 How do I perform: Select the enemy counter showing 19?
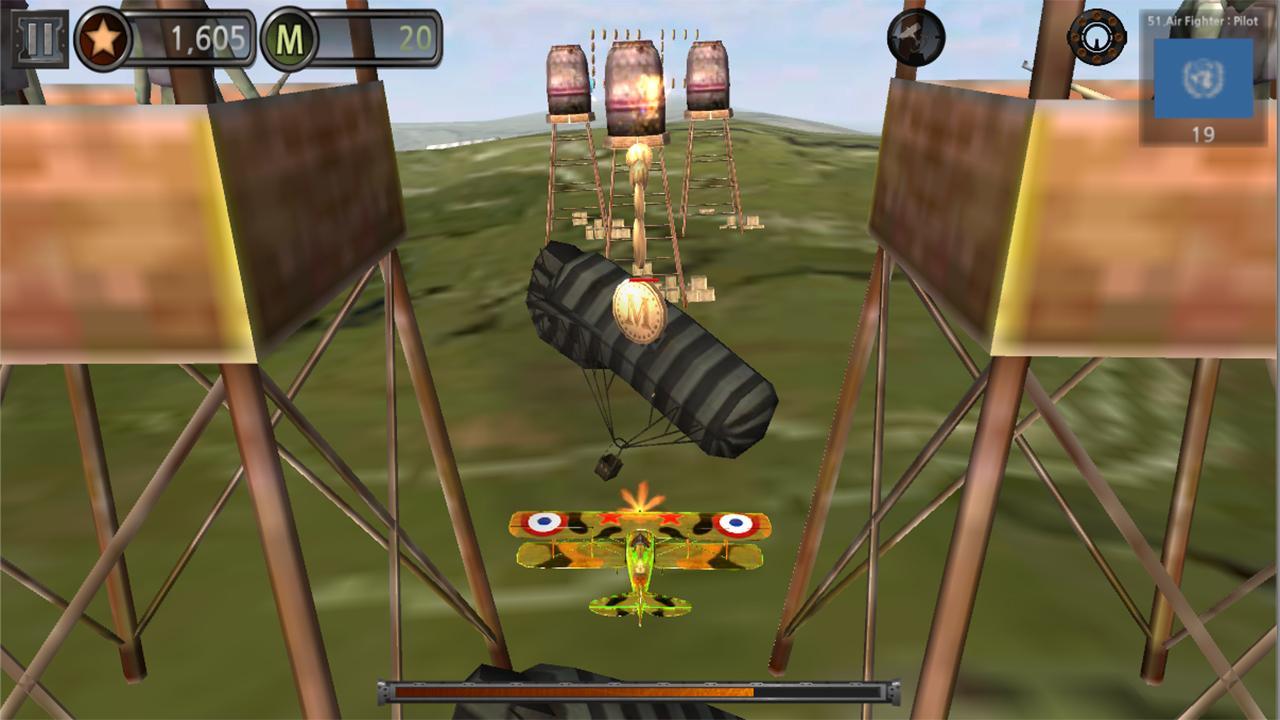click(1201, 132)
